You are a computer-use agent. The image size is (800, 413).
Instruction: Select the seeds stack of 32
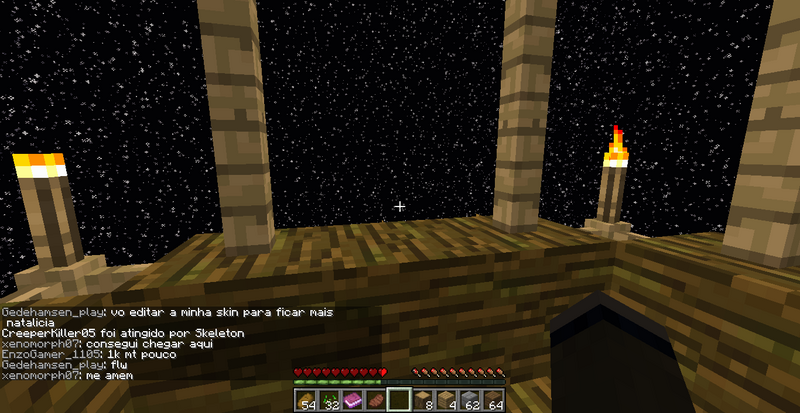pos(328,401)
